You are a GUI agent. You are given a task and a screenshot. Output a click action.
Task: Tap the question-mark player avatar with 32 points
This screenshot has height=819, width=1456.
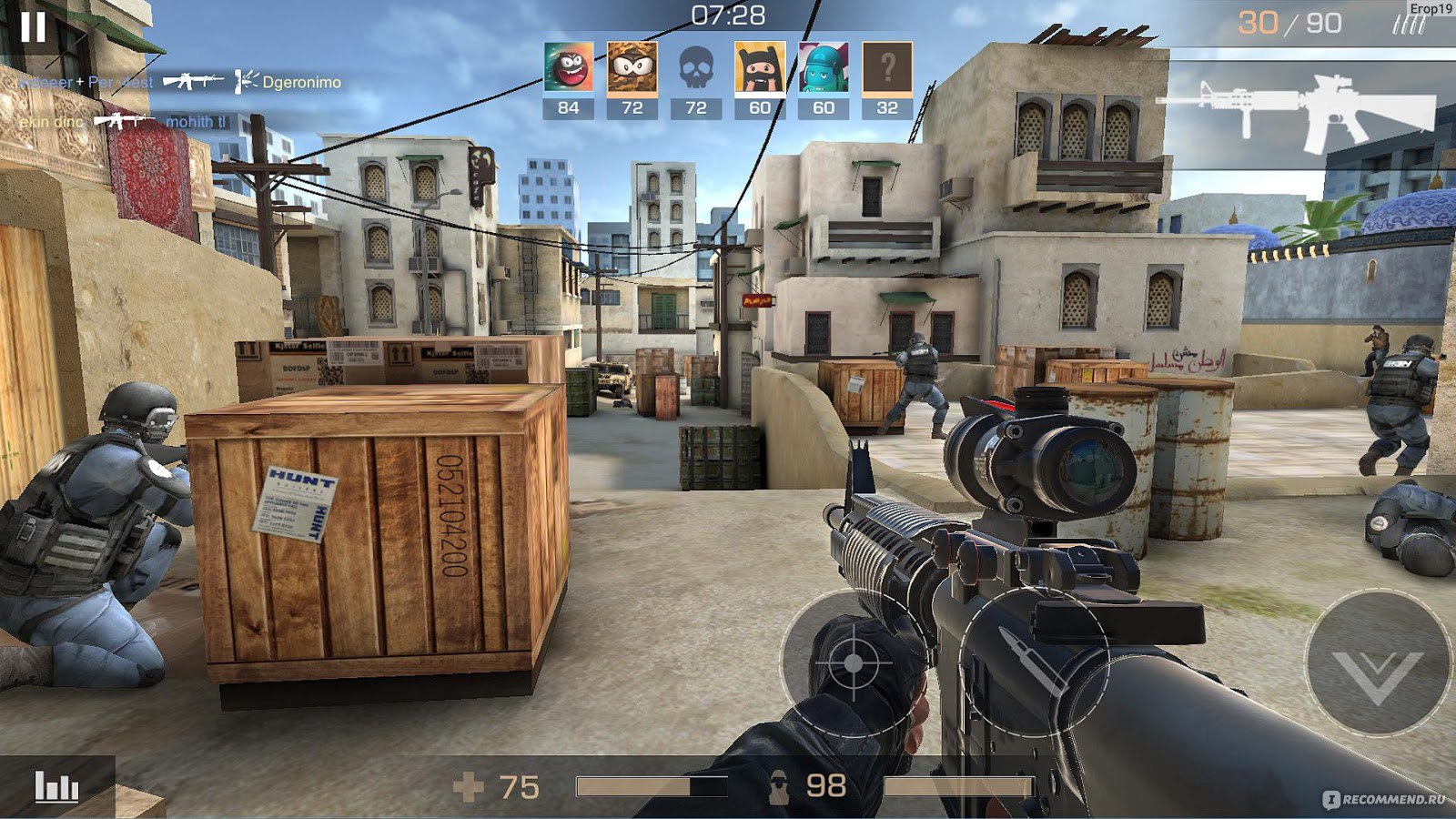click(887, 66)
